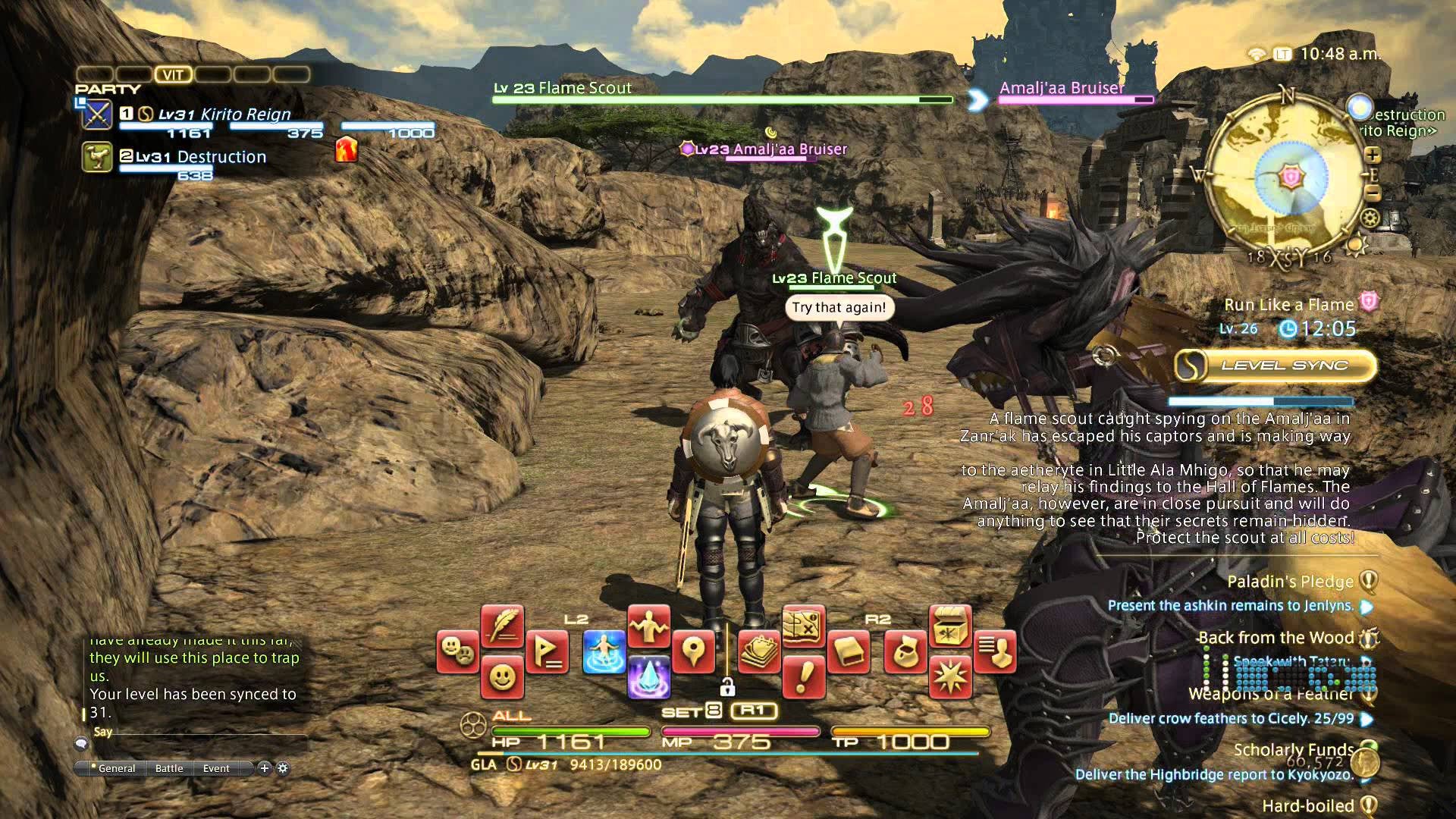The height and width of the screenshot is (819, 1456).
Task: Click the plus icon next to chat tabs
Action: tap(264, 768)
